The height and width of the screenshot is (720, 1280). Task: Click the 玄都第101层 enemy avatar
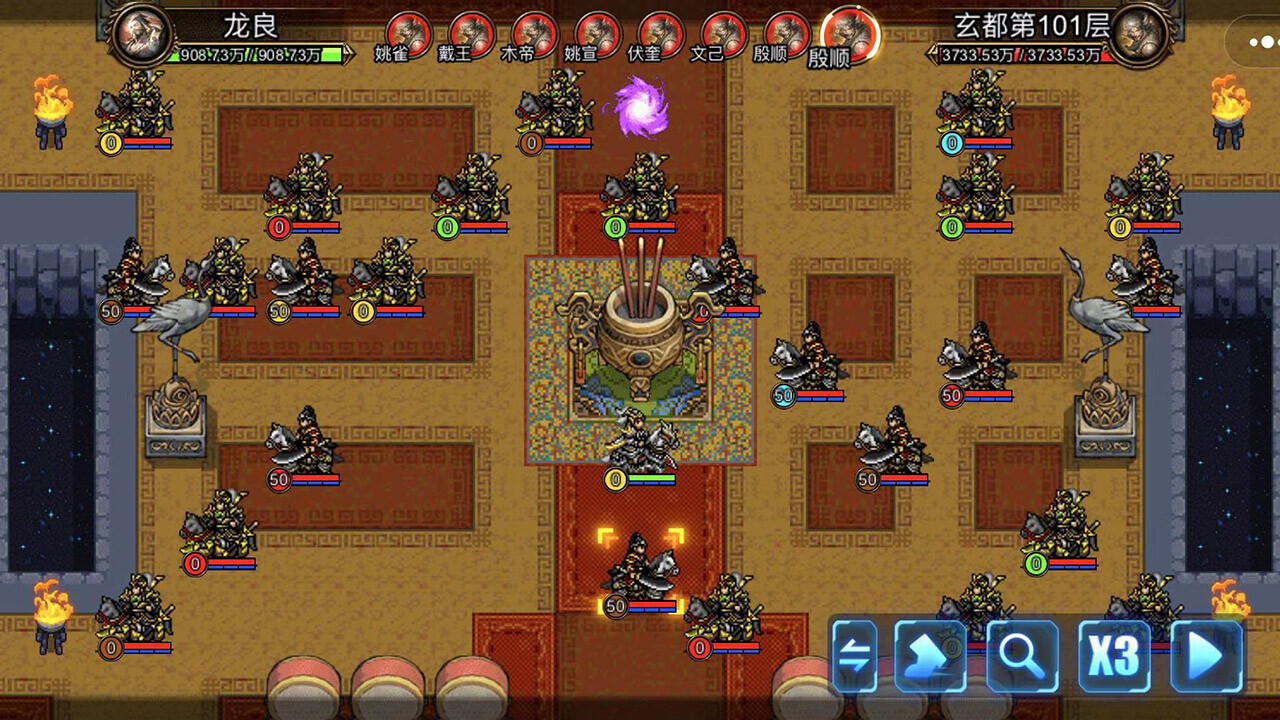pyautogui.click(x=1138, y=35)
